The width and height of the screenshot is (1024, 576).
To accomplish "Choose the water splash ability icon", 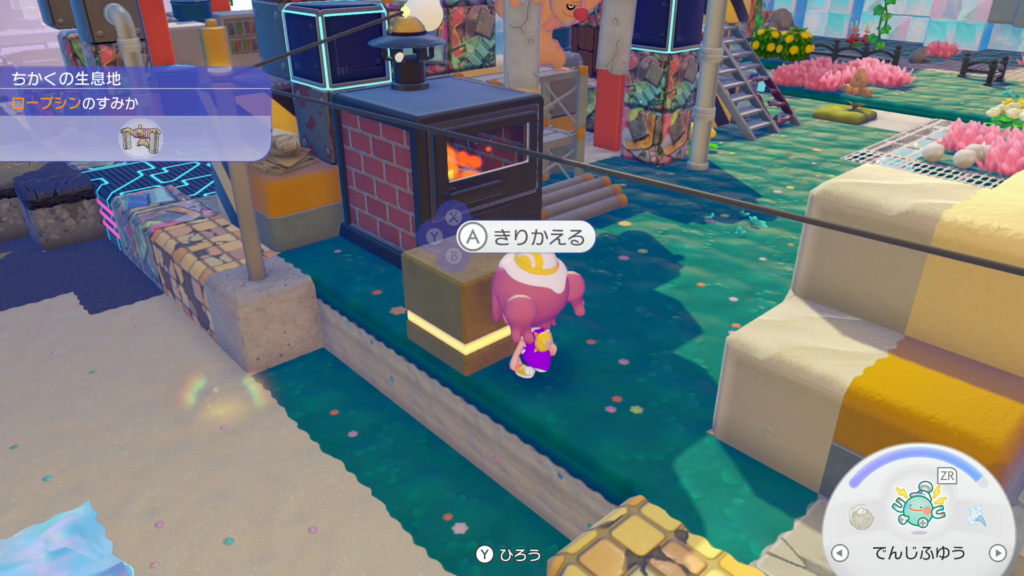I will [976, 516].
